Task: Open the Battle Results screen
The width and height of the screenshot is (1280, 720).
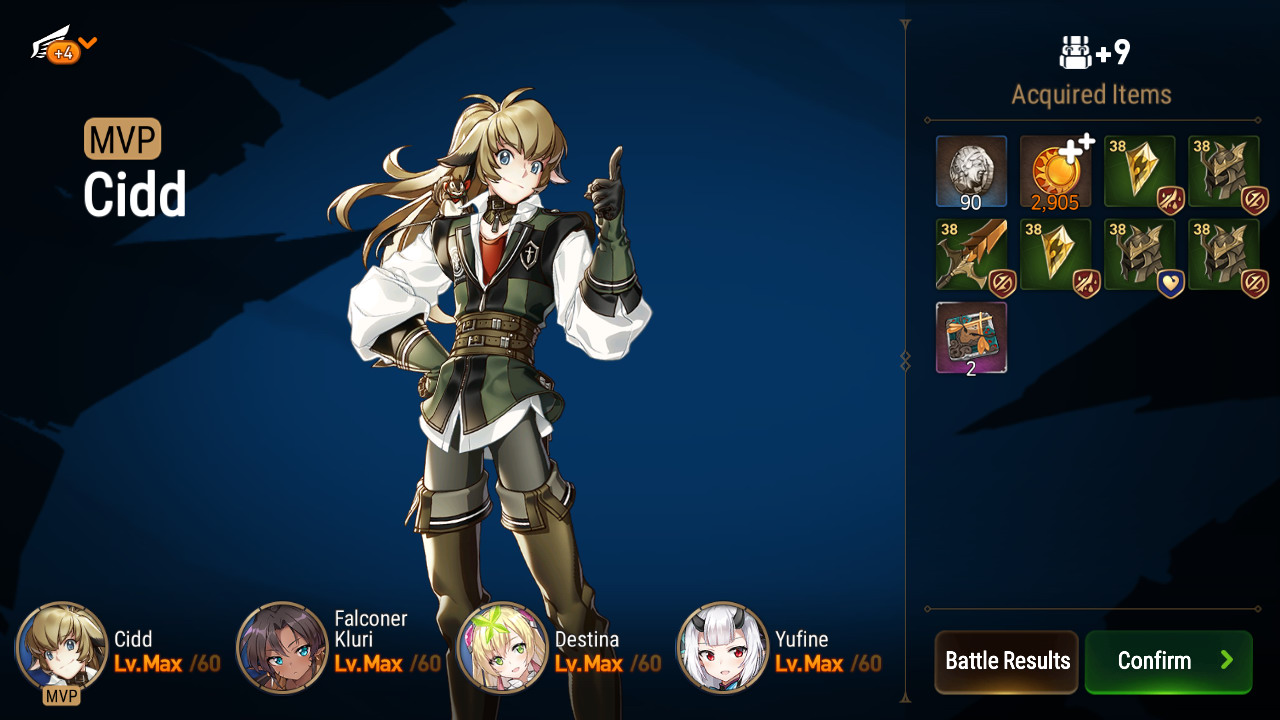Action: click(x=1006, y=661)
